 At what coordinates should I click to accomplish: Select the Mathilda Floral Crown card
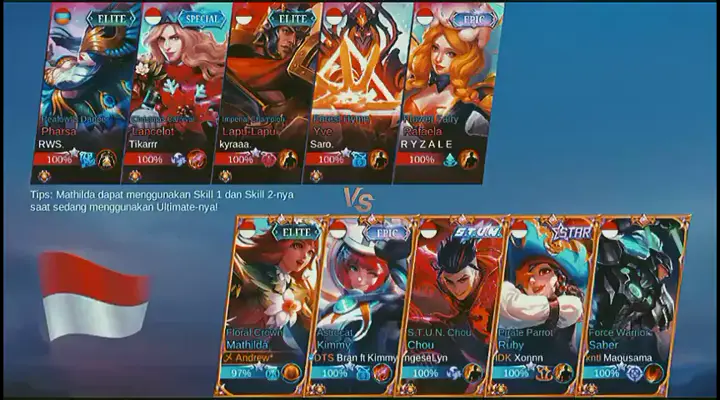pos(270,300)
